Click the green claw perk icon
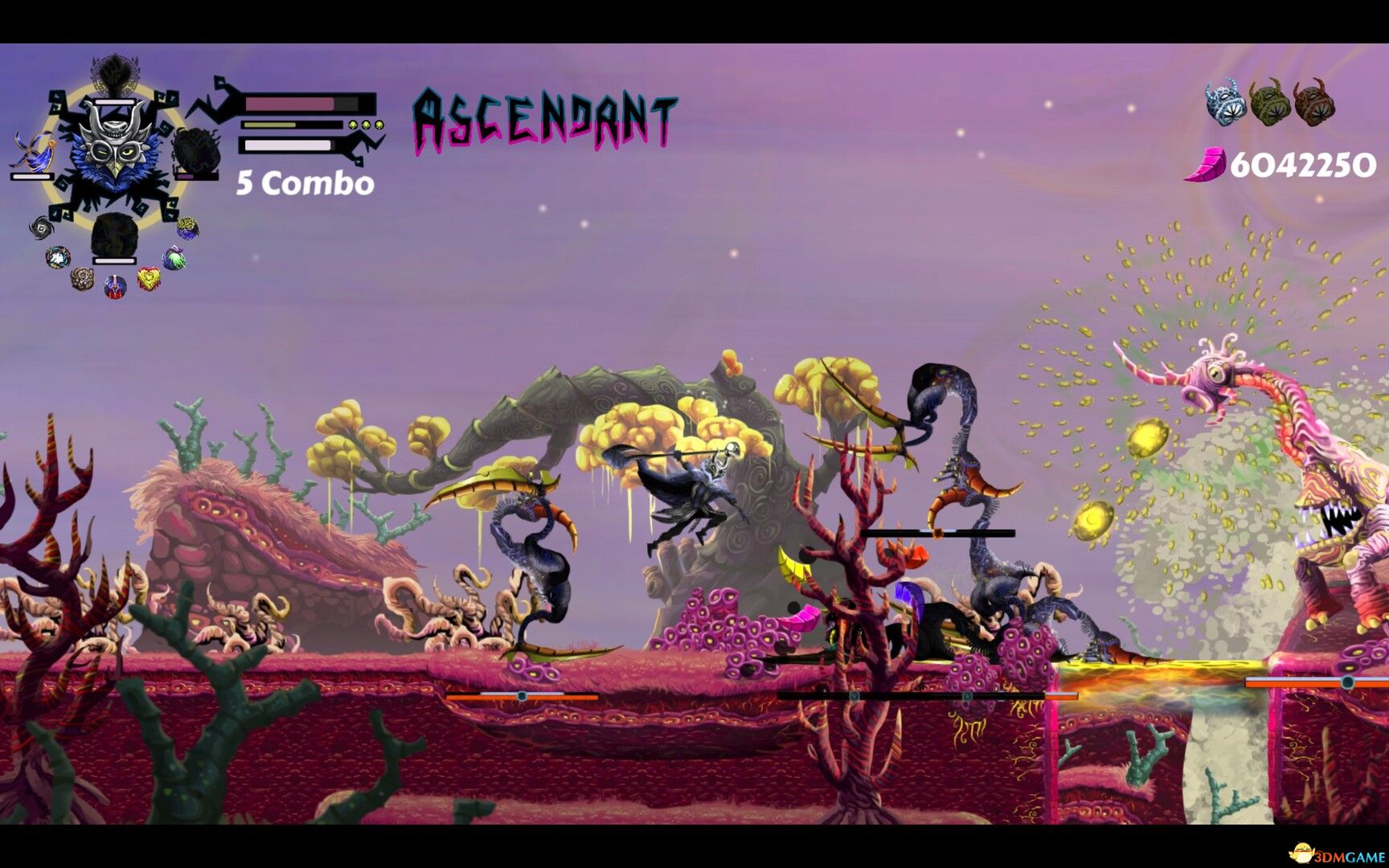Viewport: 1389px width, 868px height. tap(173, 257)
